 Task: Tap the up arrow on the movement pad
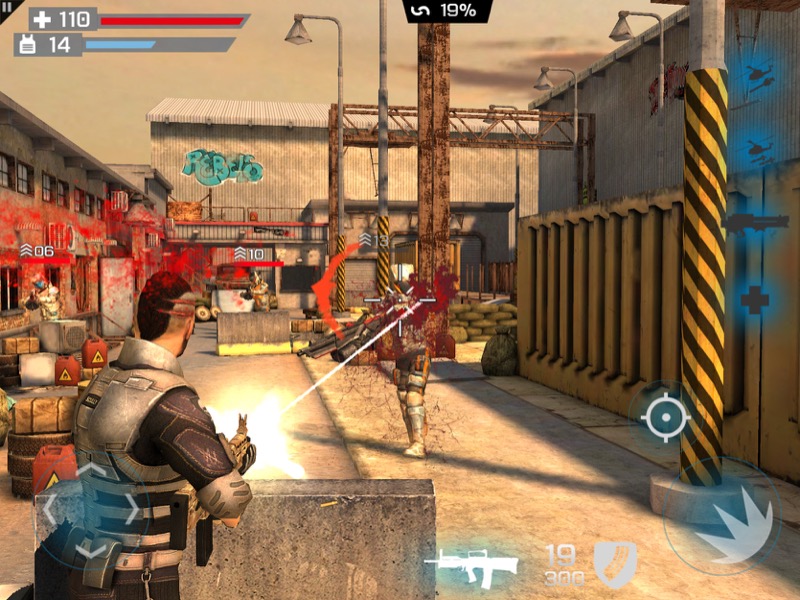(90, 470)
